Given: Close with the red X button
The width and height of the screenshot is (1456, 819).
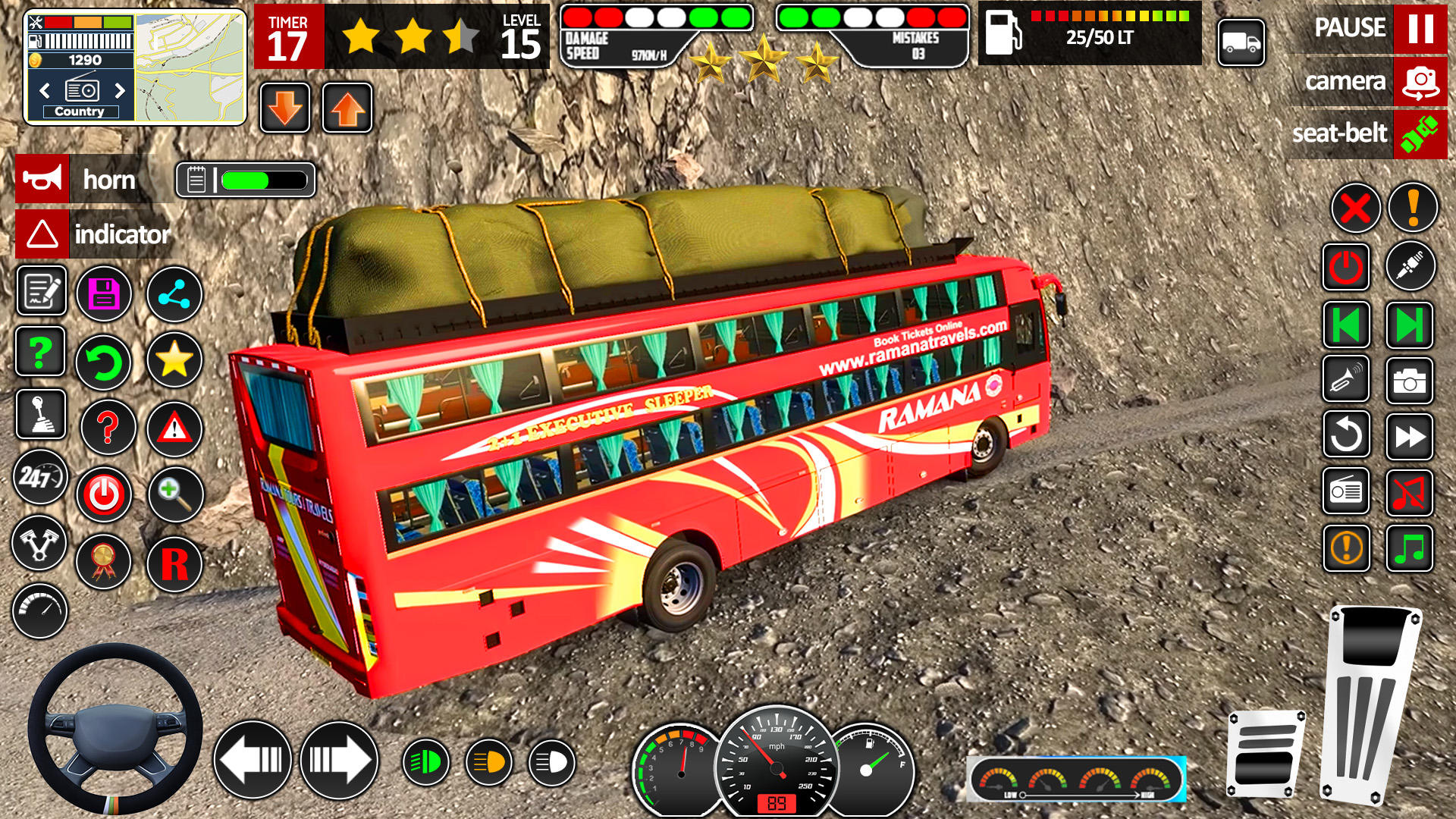Looking at the screenshot, I should (1355, 208).
